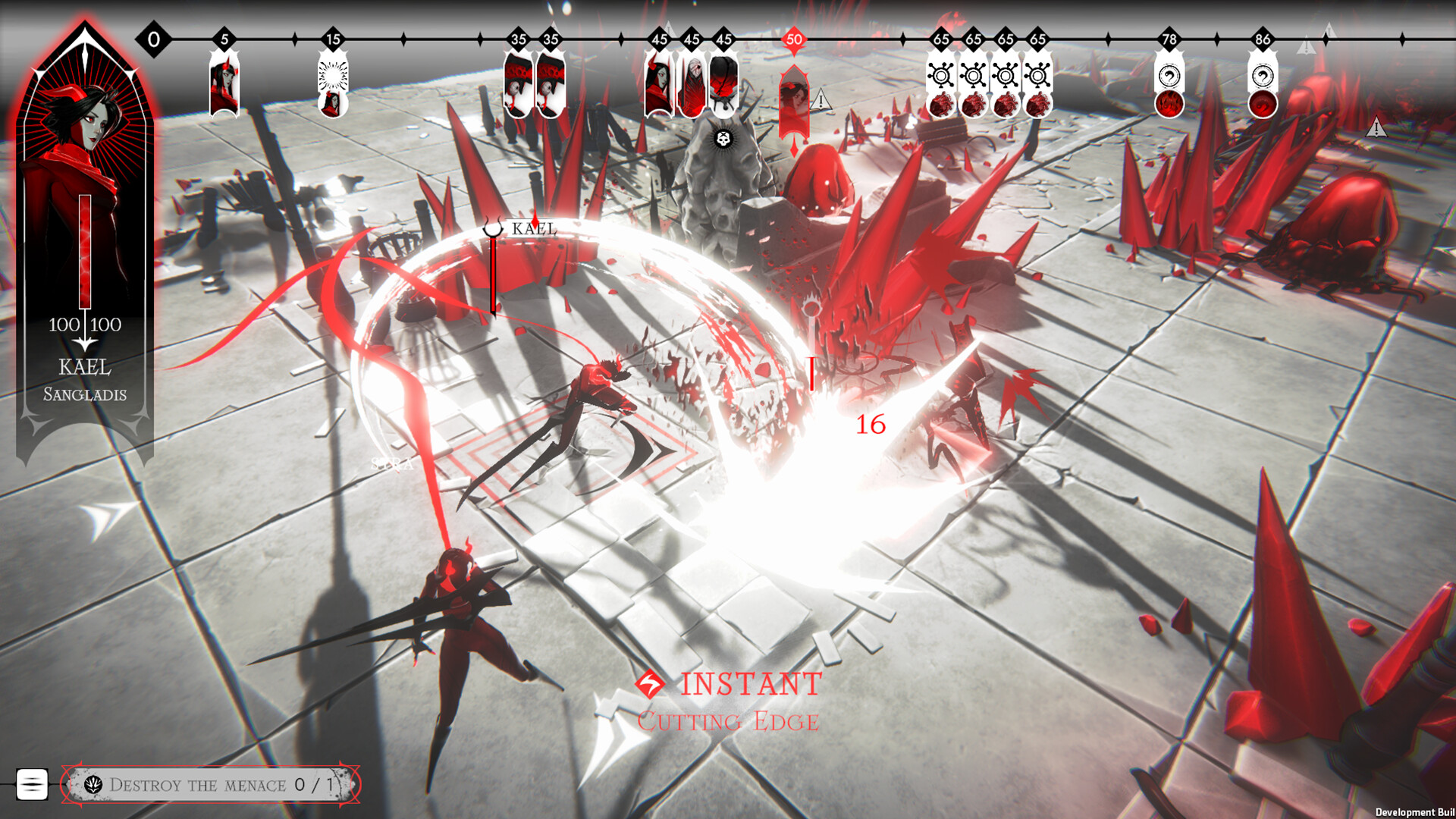Click the swirl enemy icon at timeline tick 78

pyautogui.click(x=1171, y=76)
